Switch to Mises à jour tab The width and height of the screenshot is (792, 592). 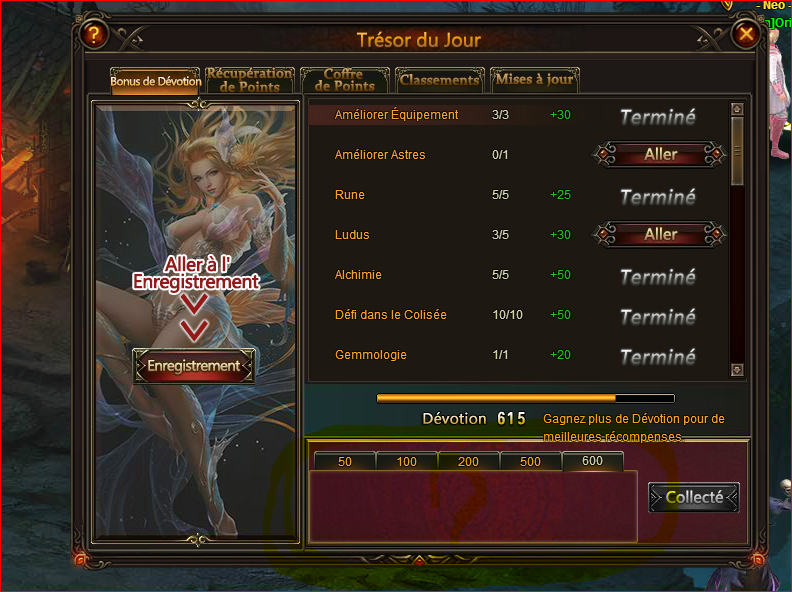[x=534, y=80]
